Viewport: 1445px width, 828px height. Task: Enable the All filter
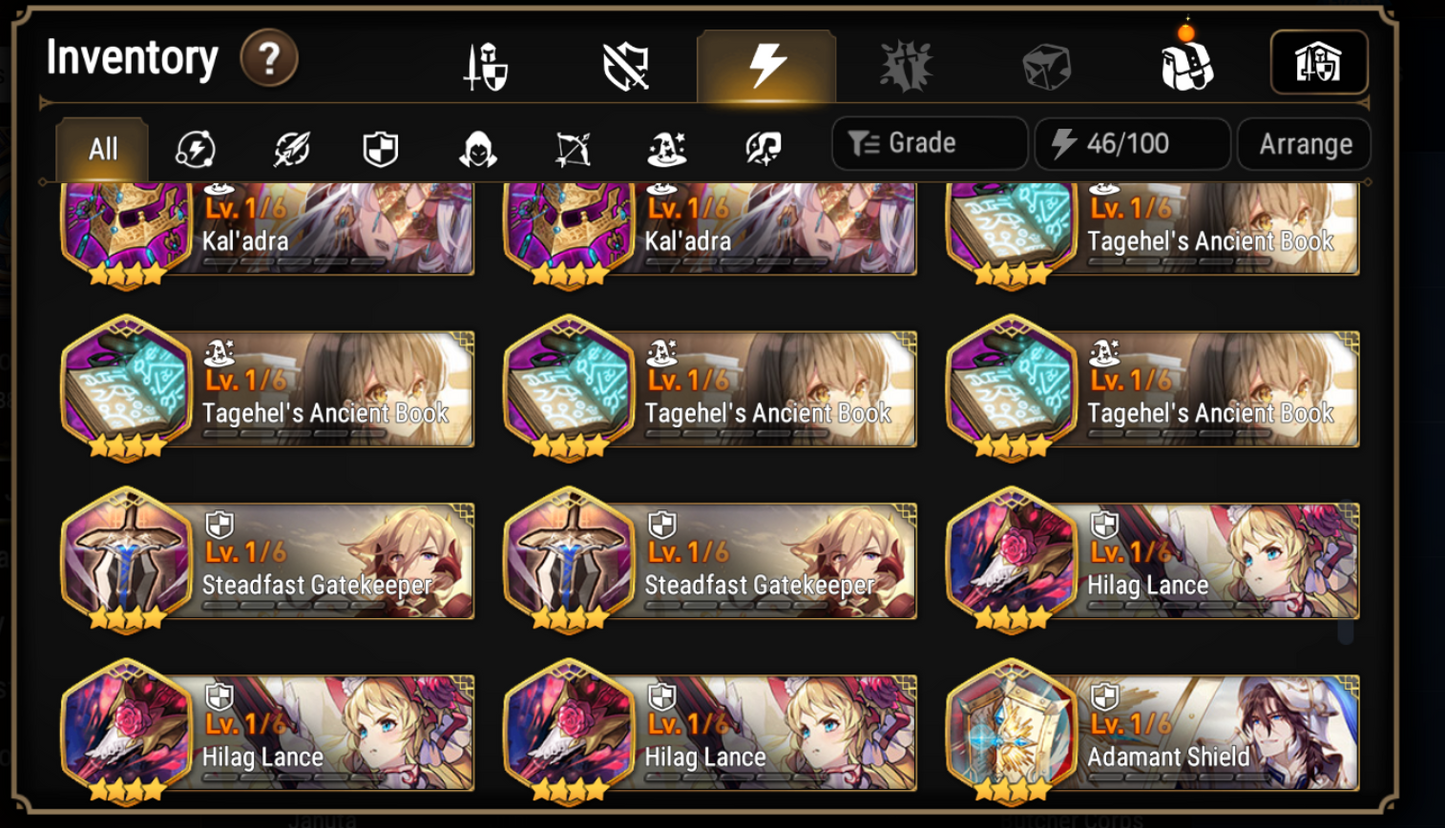tap(100, 148)
